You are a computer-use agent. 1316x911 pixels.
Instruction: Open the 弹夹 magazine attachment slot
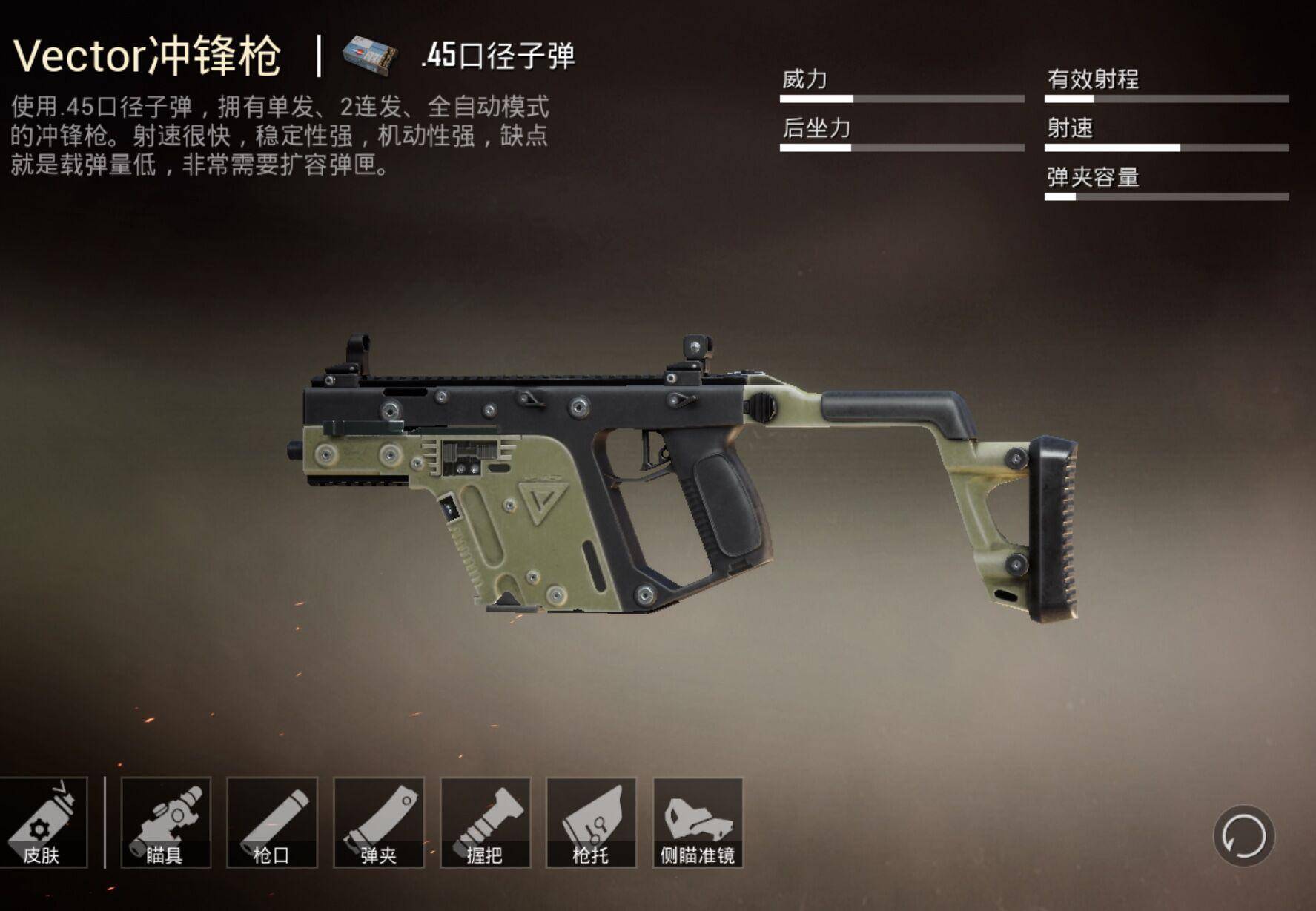(x=379, y=822)
